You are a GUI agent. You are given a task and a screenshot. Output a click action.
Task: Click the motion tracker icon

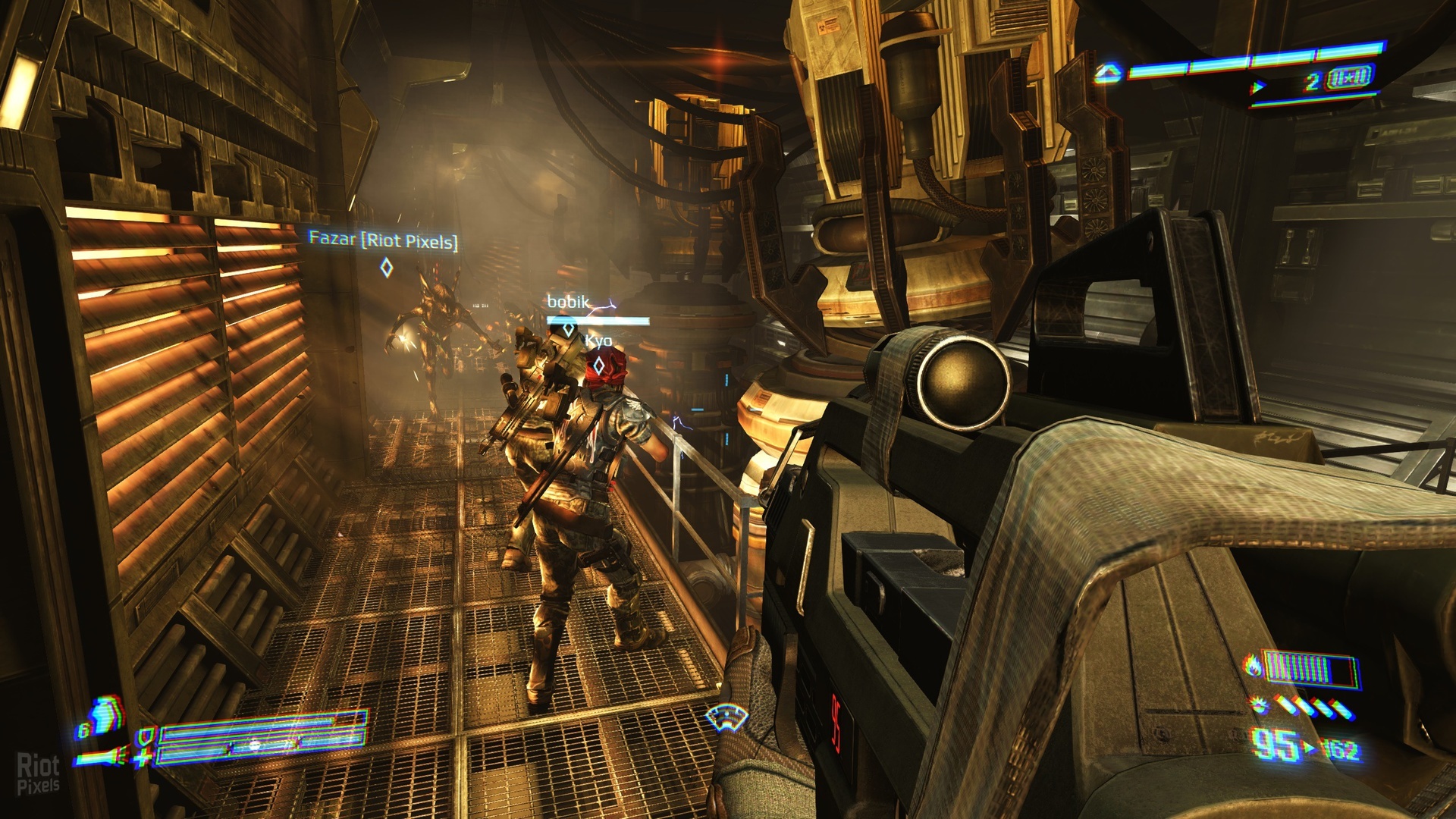coord(726,716)
